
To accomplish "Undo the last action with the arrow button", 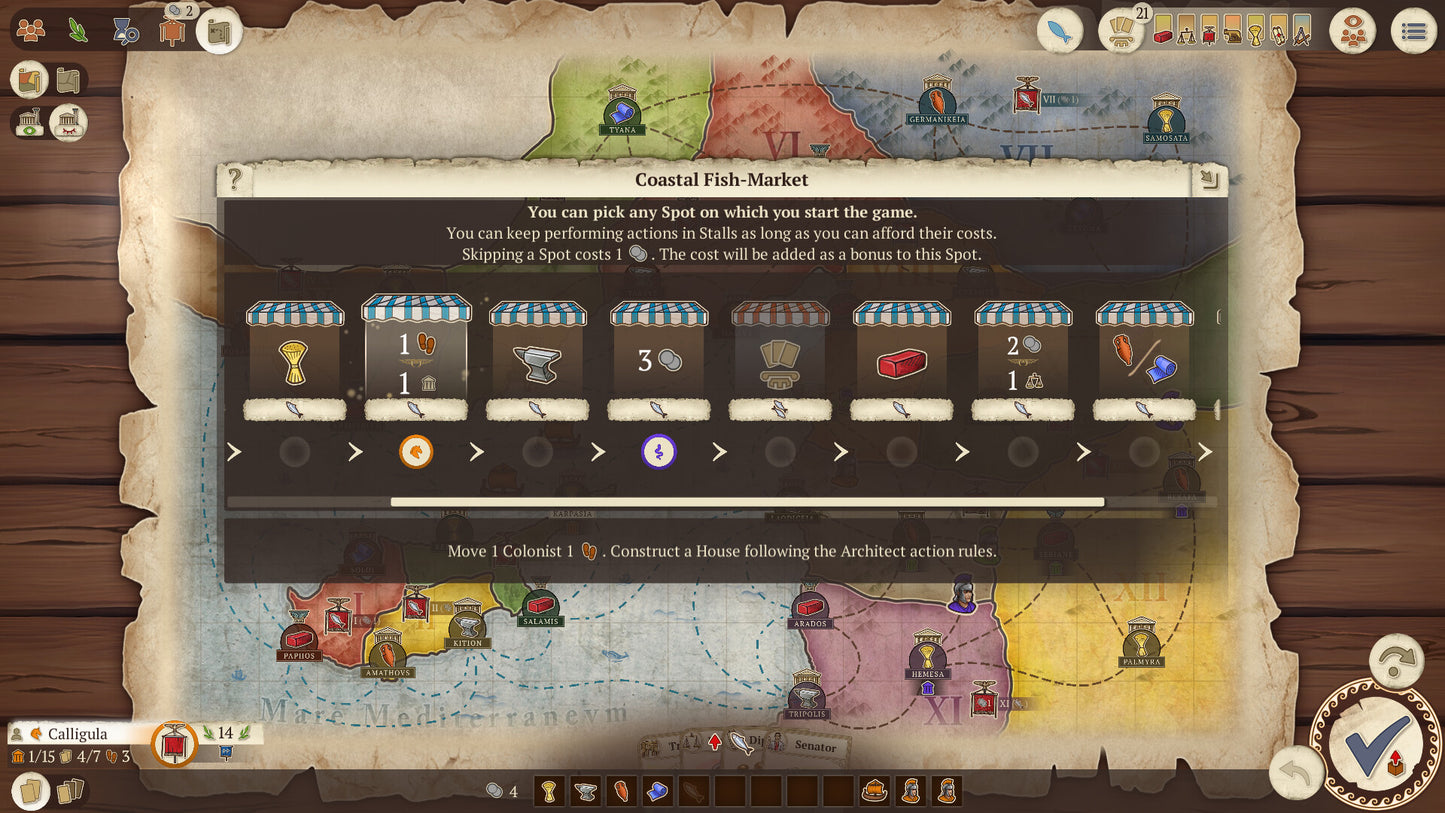I will (x=1295, y=774).
